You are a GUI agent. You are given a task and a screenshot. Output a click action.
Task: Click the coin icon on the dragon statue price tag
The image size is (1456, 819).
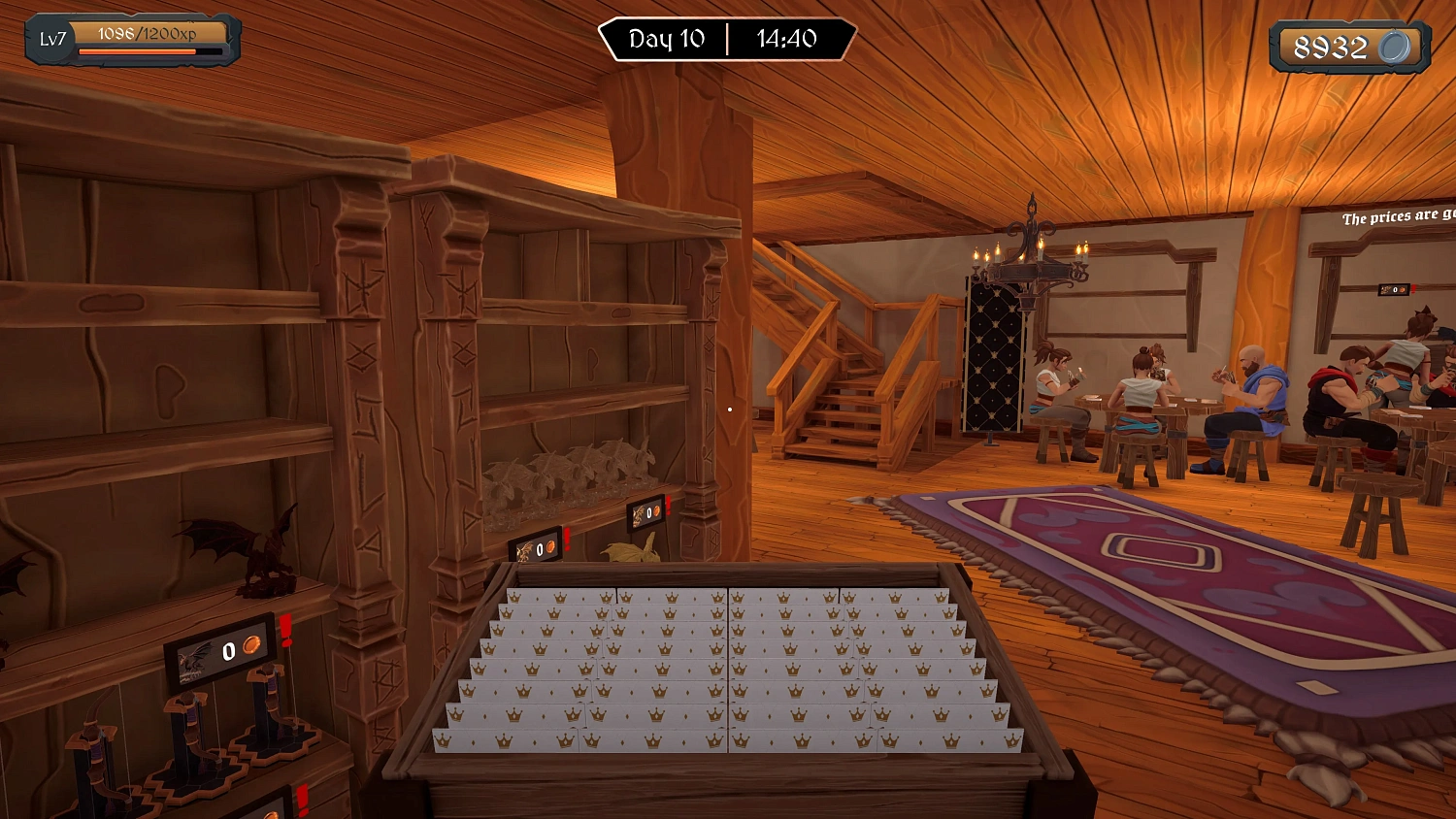pos(252,645)
